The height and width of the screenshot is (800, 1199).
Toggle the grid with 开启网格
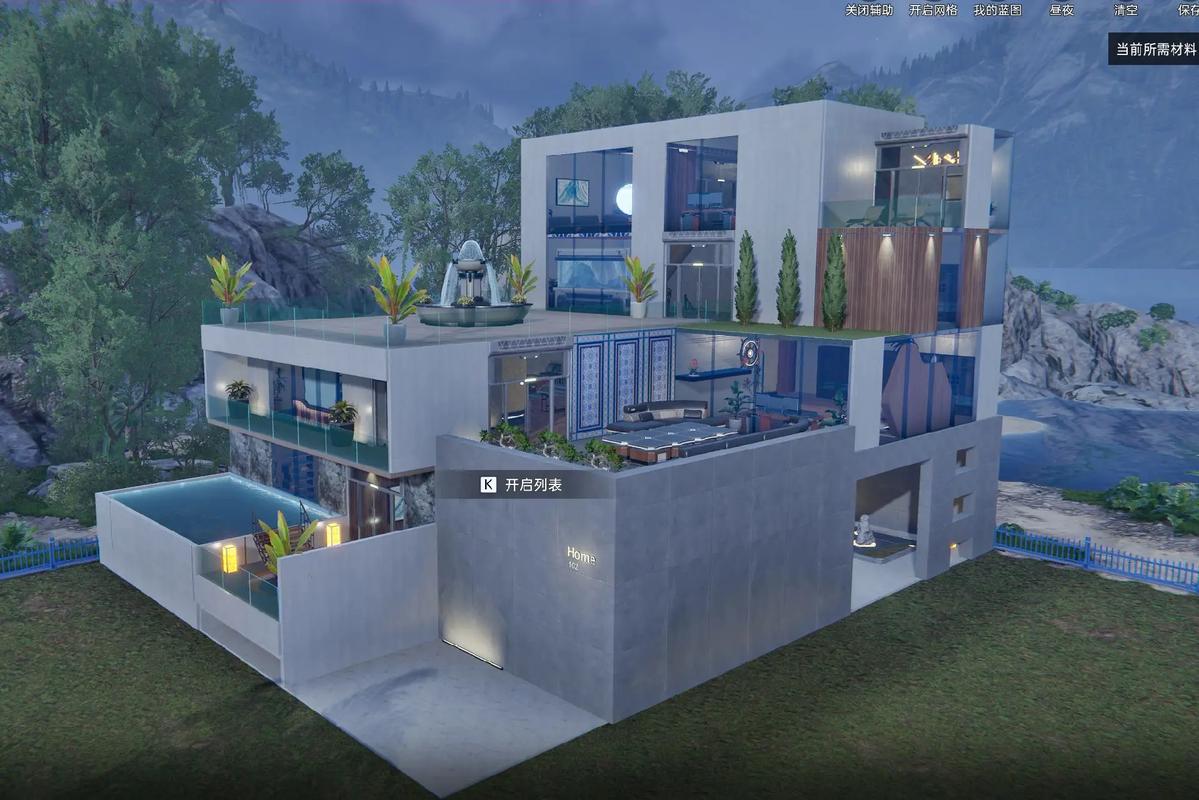click(x=933, y=10)
